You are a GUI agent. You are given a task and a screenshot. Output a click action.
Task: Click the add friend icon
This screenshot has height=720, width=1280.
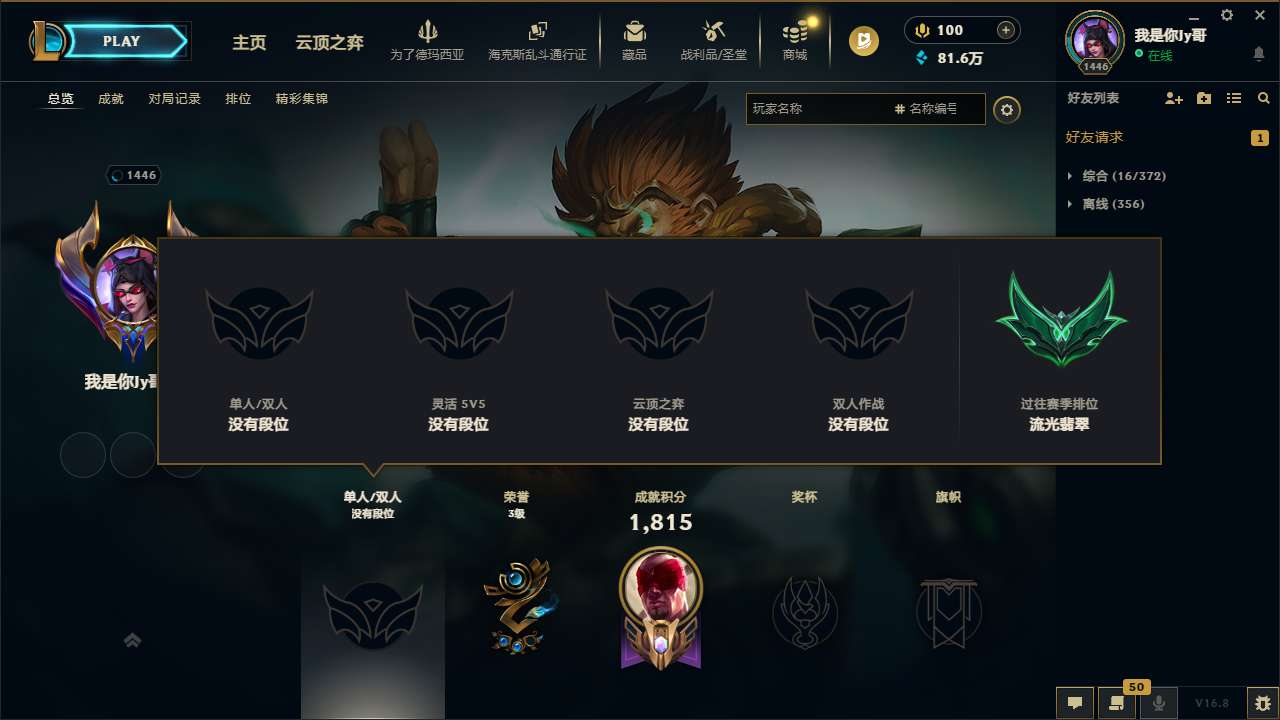tap(1171, 98)
